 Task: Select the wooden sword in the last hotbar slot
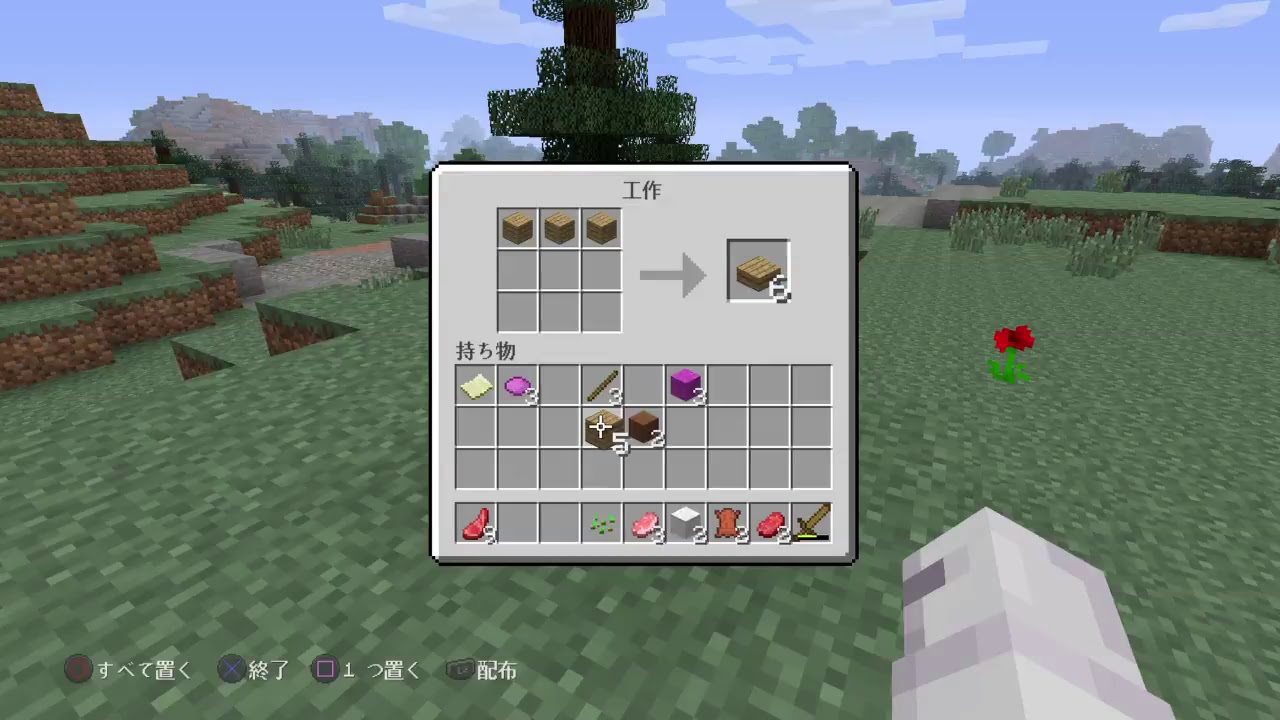pyautogui.click(x=811, y=523)
